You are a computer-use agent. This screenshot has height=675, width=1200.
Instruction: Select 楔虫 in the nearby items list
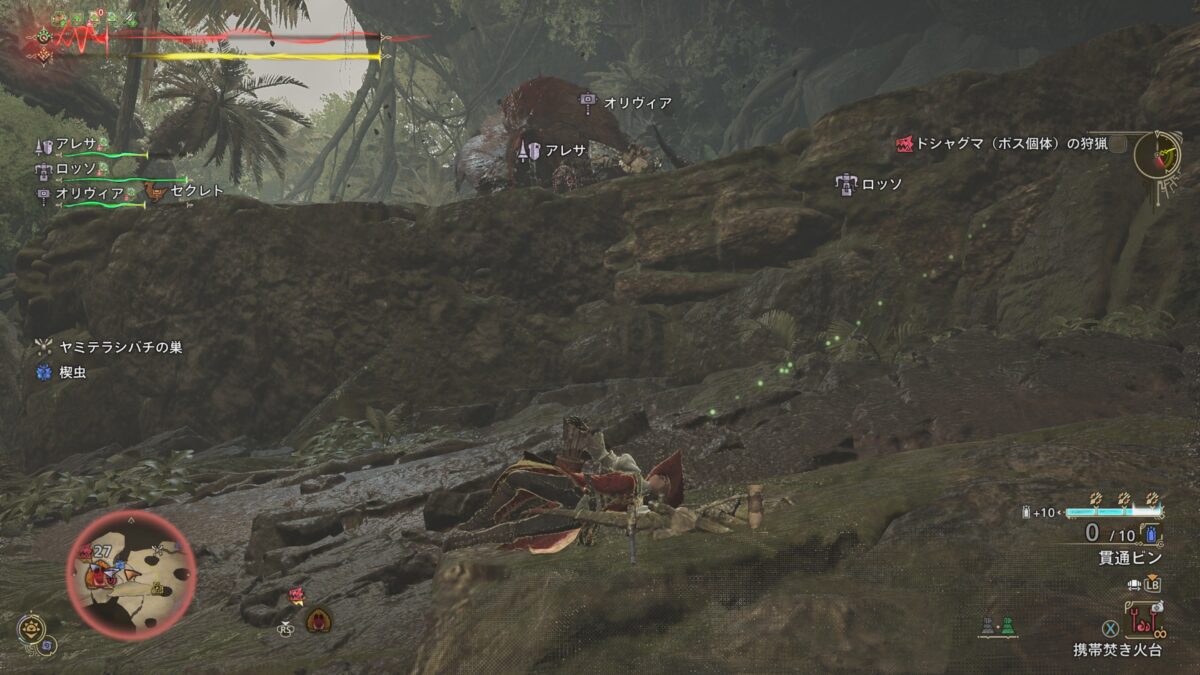pyautogui.click(x=74, y=373)
